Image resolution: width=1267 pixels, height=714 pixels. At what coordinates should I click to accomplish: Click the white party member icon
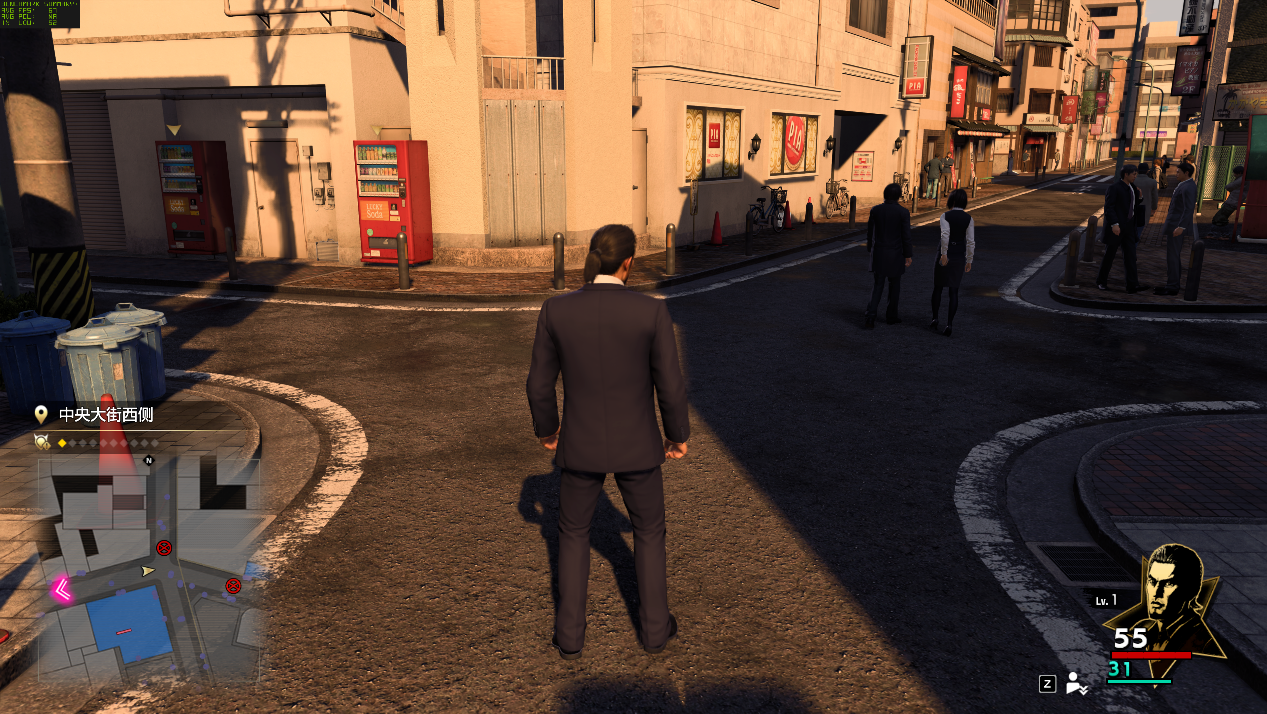pyautogui.click(x=1077, y=684)
